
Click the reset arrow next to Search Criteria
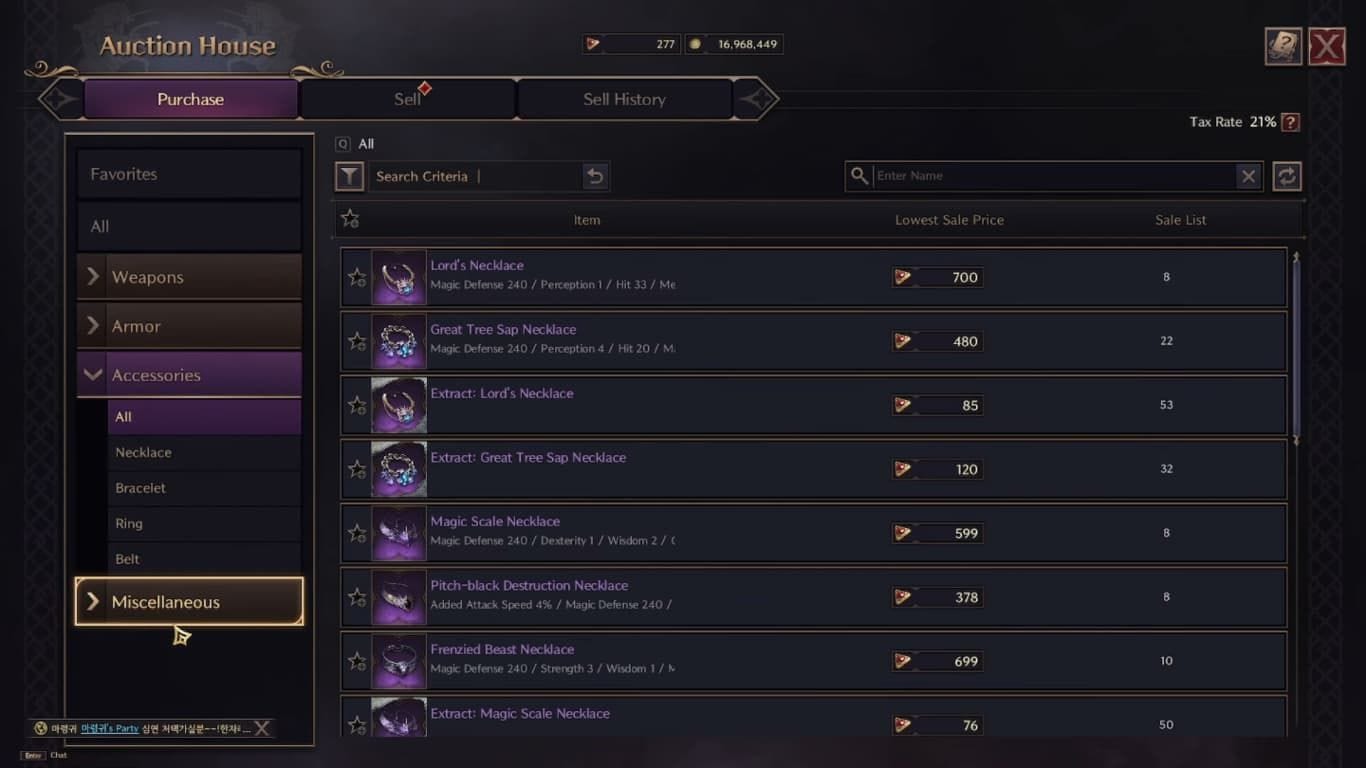596,176
